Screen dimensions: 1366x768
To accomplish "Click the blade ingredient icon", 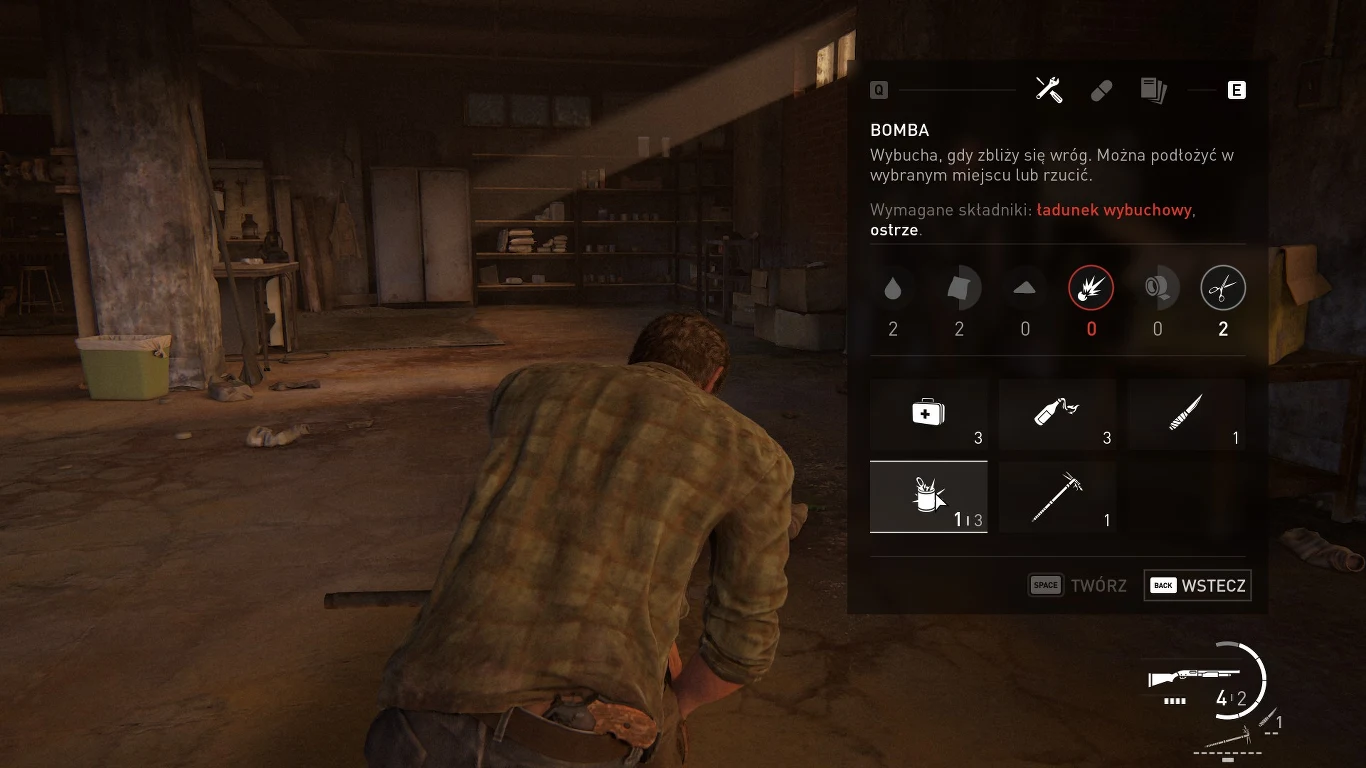I will coord(1157,287).
